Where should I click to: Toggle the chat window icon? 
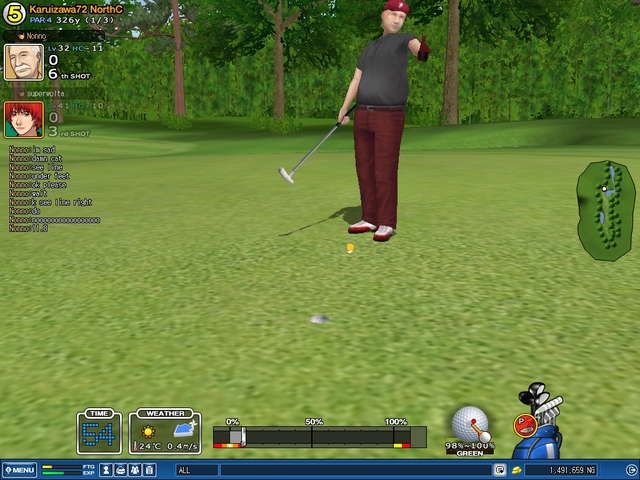click(500, 470)
